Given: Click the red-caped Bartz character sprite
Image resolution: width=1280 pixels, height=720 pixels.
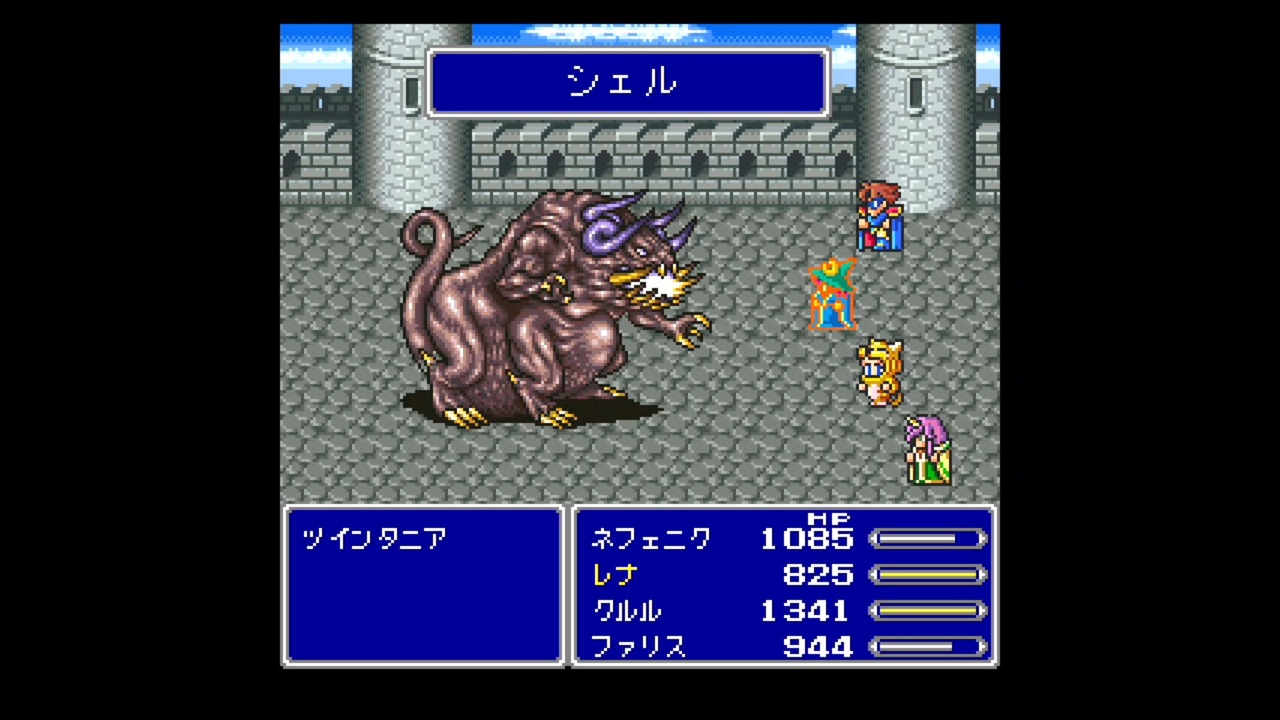Looking at the screenshot, I should 880,215.
